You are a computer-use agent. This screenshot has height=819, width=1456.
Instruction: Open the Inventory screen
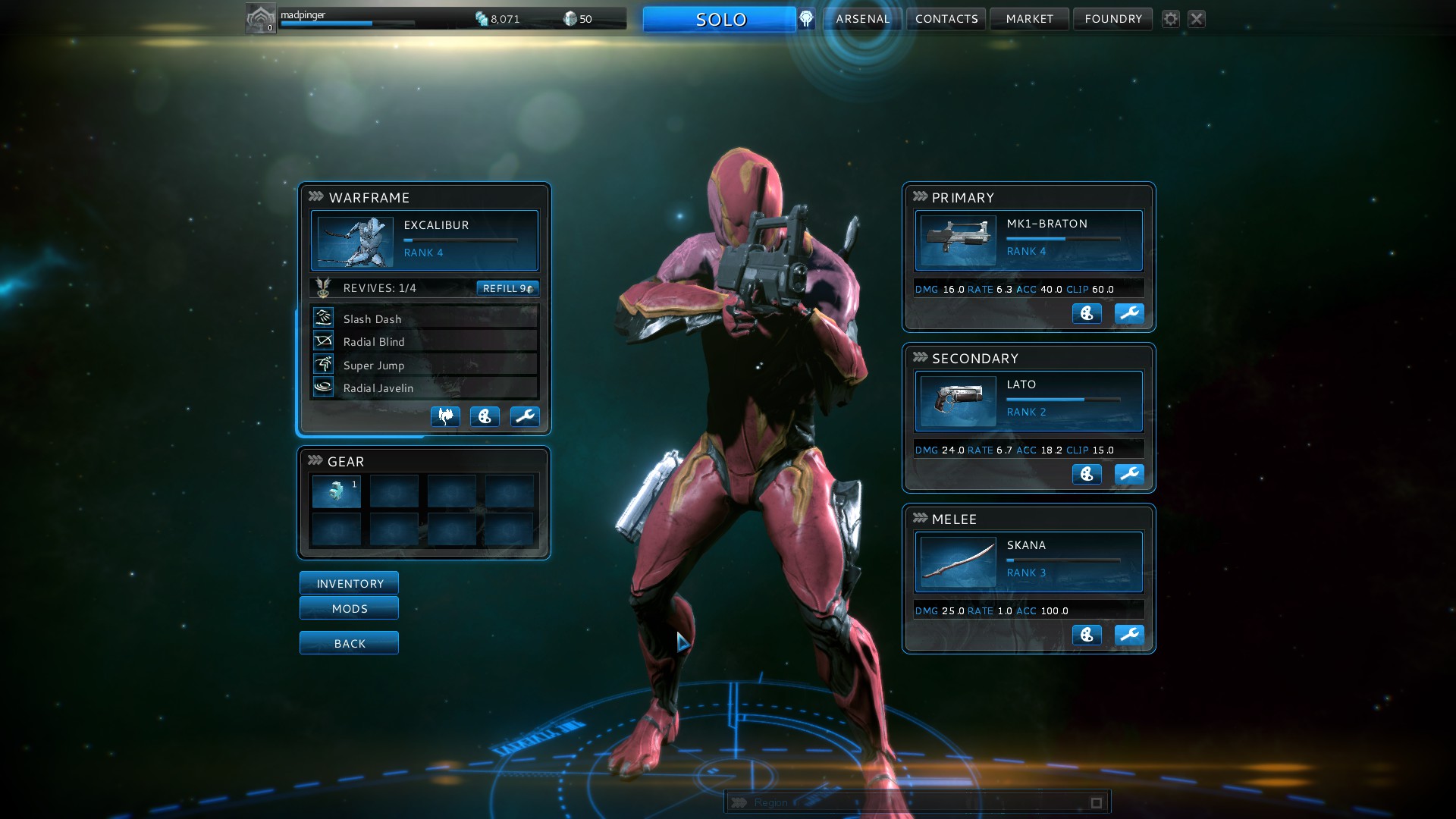(x=349, y=583)
